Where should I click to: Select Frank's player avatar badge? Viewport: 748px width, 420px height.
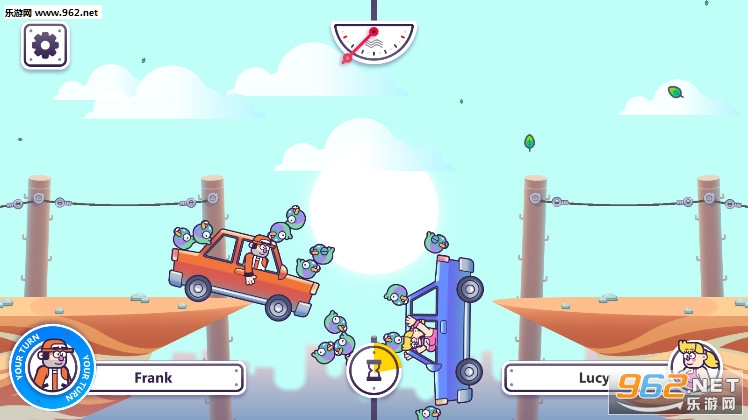pyautogui.click(x=52, y=367)
